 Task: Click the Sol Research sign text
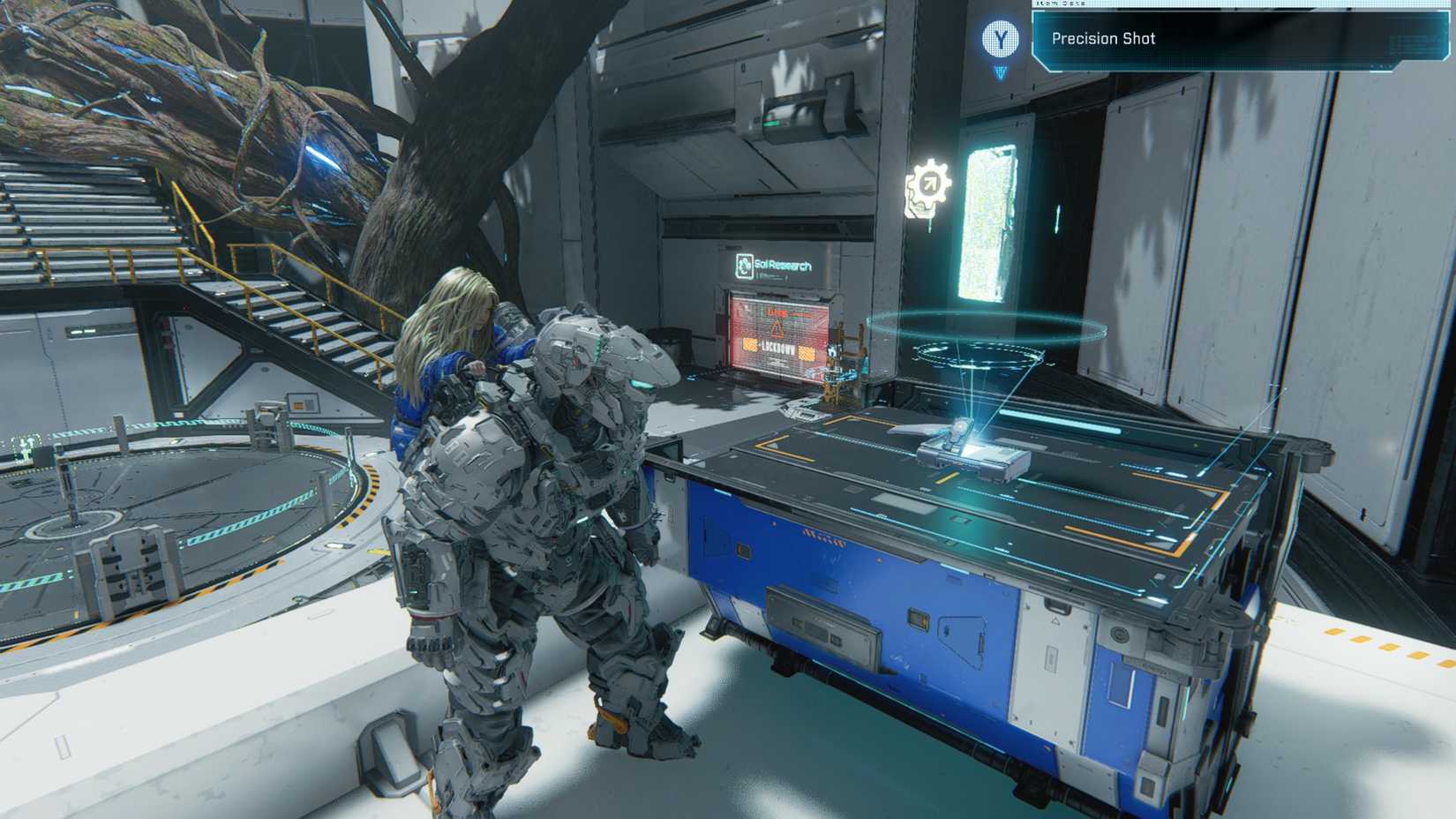coord(784,263)
